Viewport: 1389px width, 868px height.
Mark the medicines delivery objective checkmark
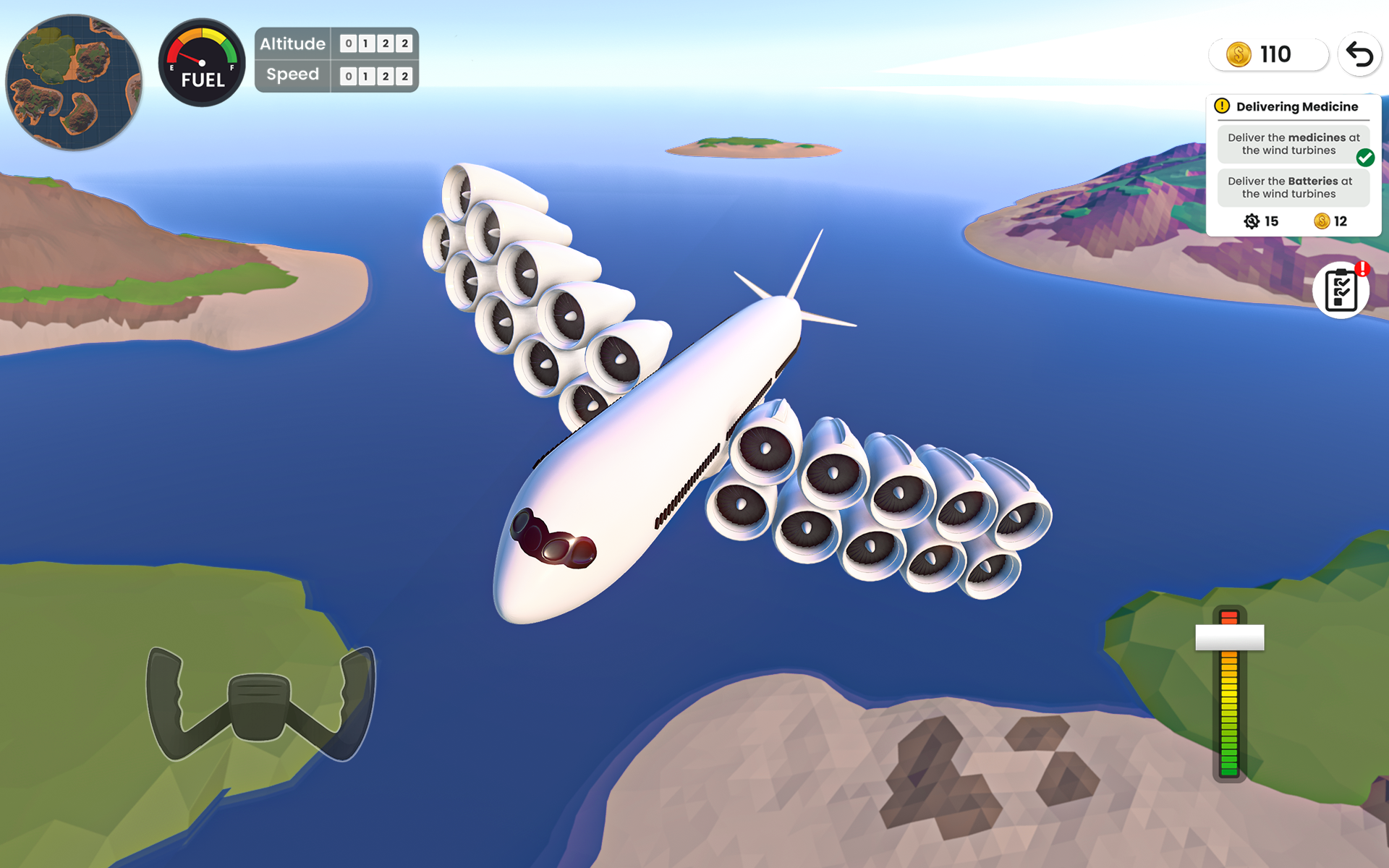click(1366, 156)
